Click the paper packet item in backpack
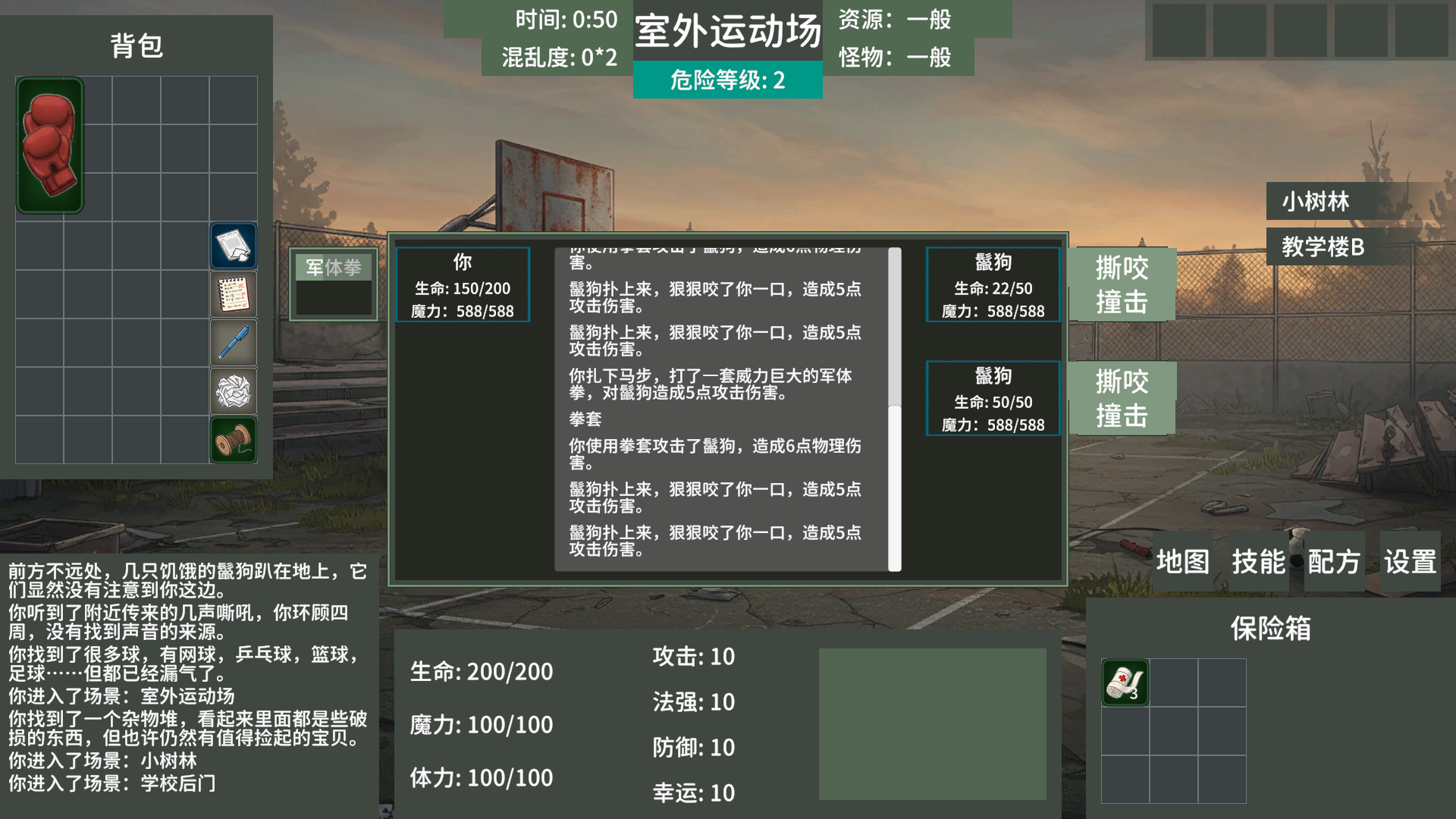The height and width of the screenshot is (819, 1456). (x=233, y=246)
